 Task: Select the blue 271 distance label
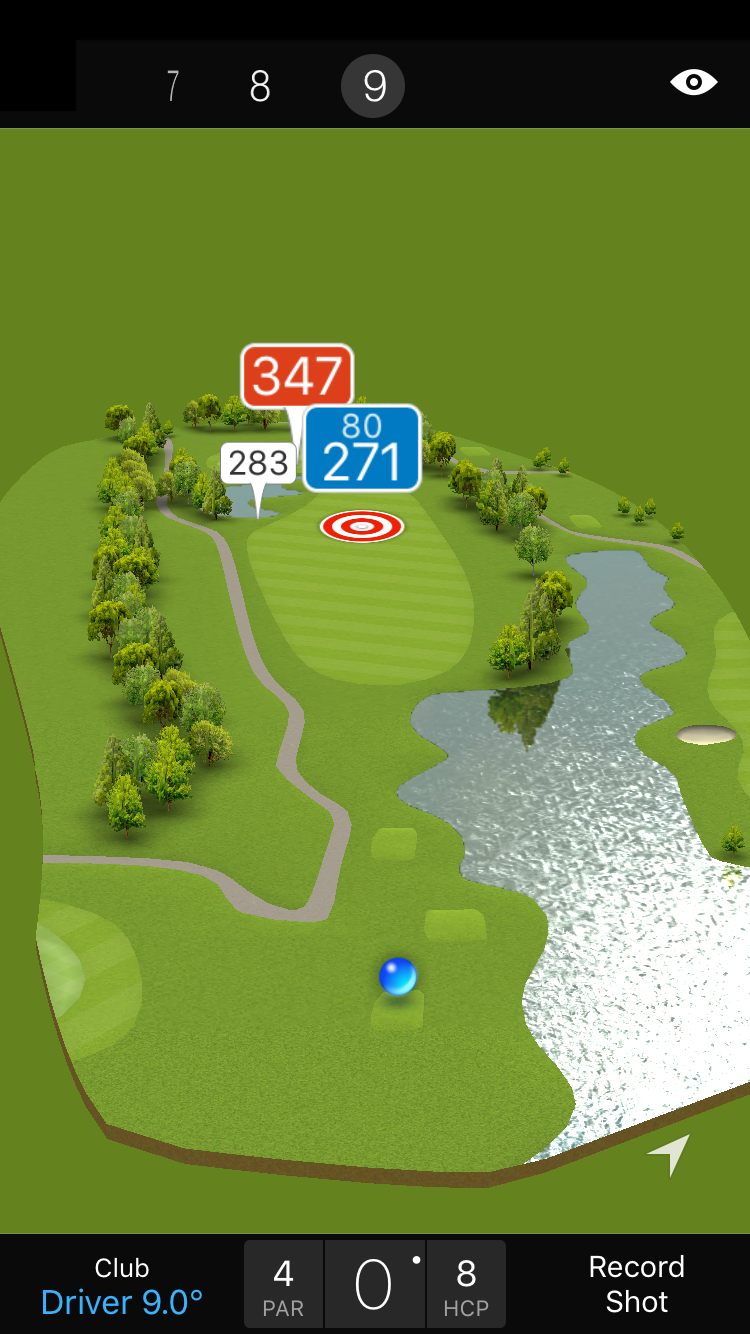361,448
